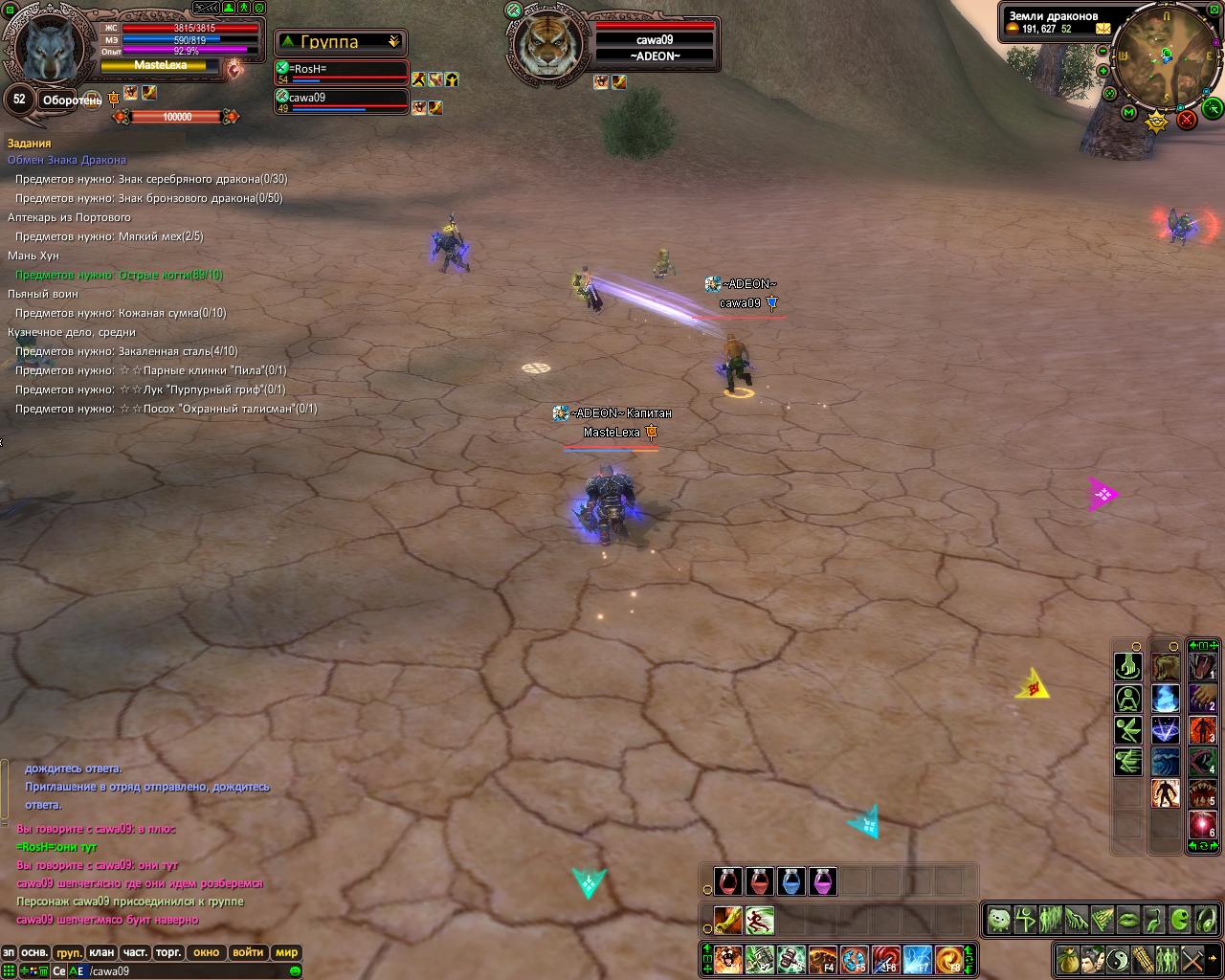This screenshot has width=1225, height=980.
Task: Click the chat input field
Action: click(x=191, y=971)
